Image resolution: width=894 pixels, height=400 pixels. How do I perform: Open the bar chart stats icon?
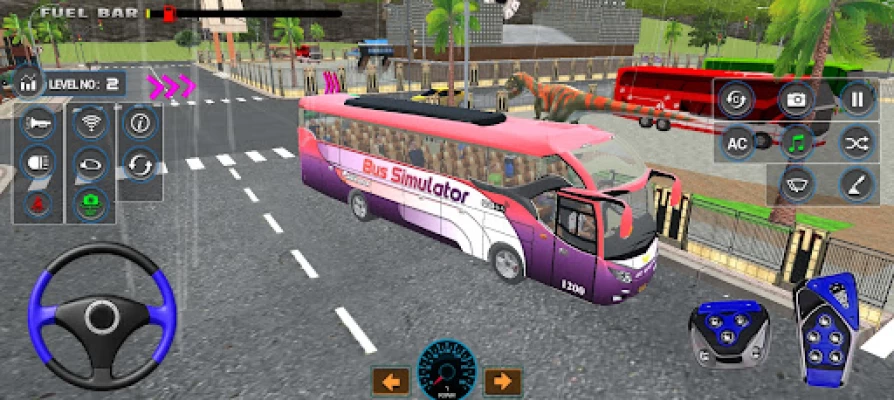pyautogui.click(x=26, y=83)
